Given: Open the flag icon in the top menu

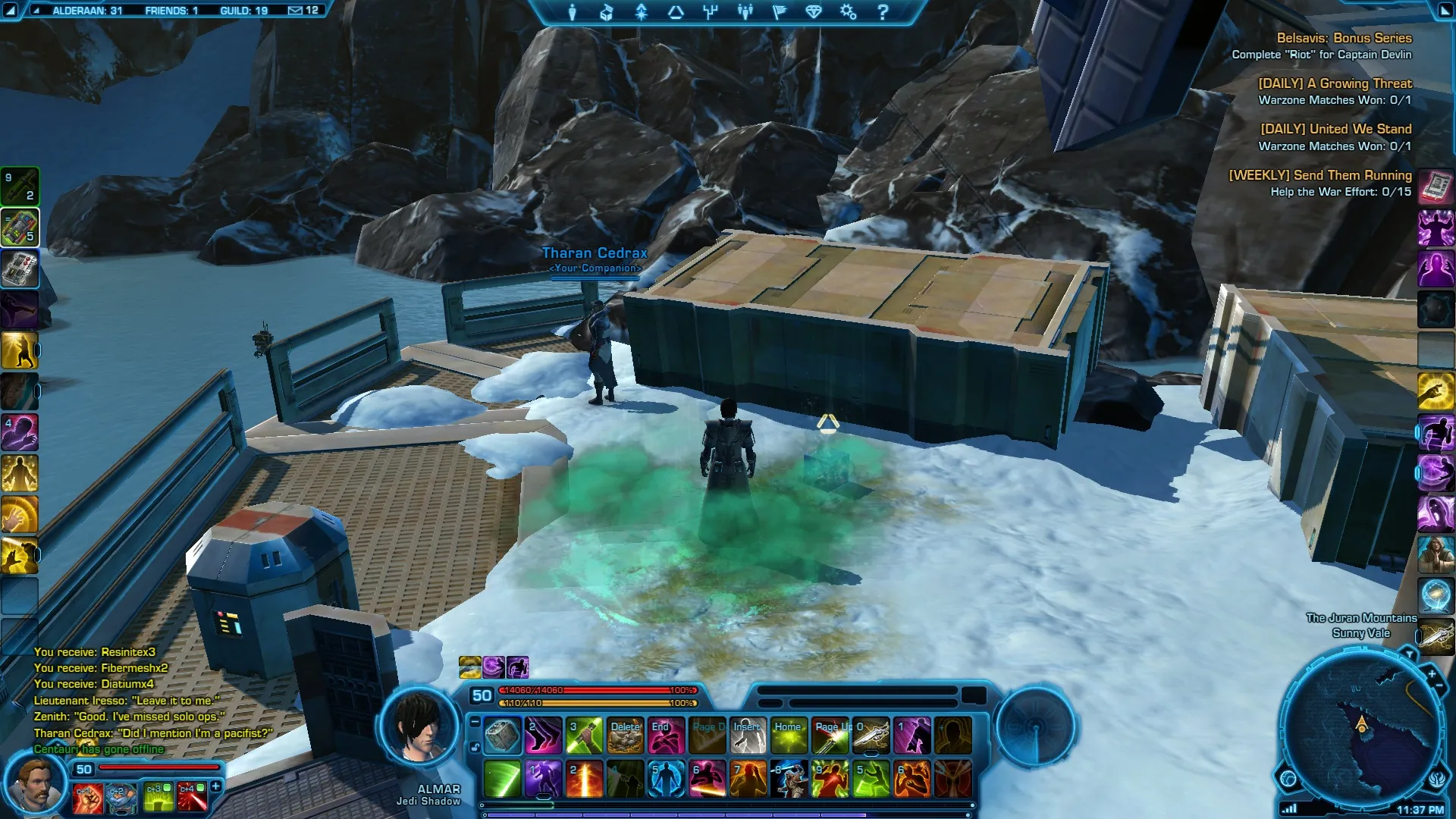Looking at the screenshot, I should [779, 12].
